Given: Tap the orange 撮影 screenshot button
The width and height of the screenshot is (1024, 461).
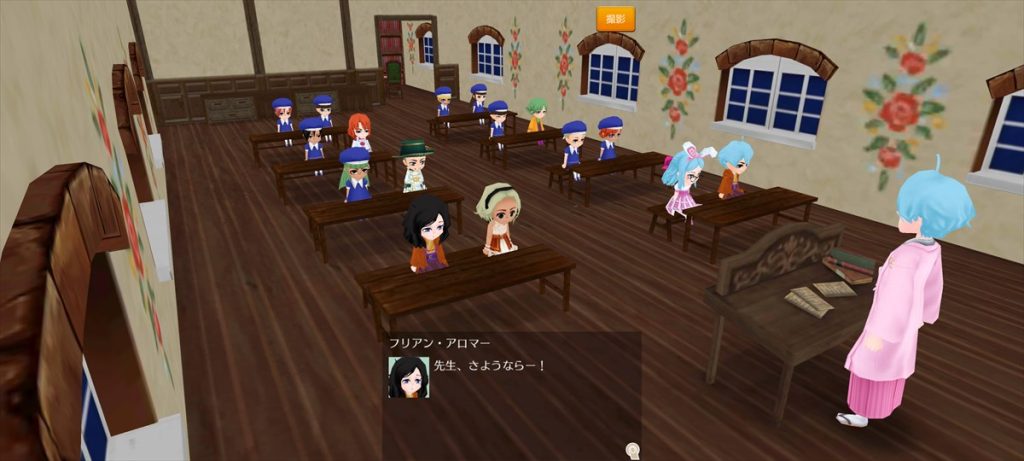Looking at the screenshot, I should pos(615,18).
